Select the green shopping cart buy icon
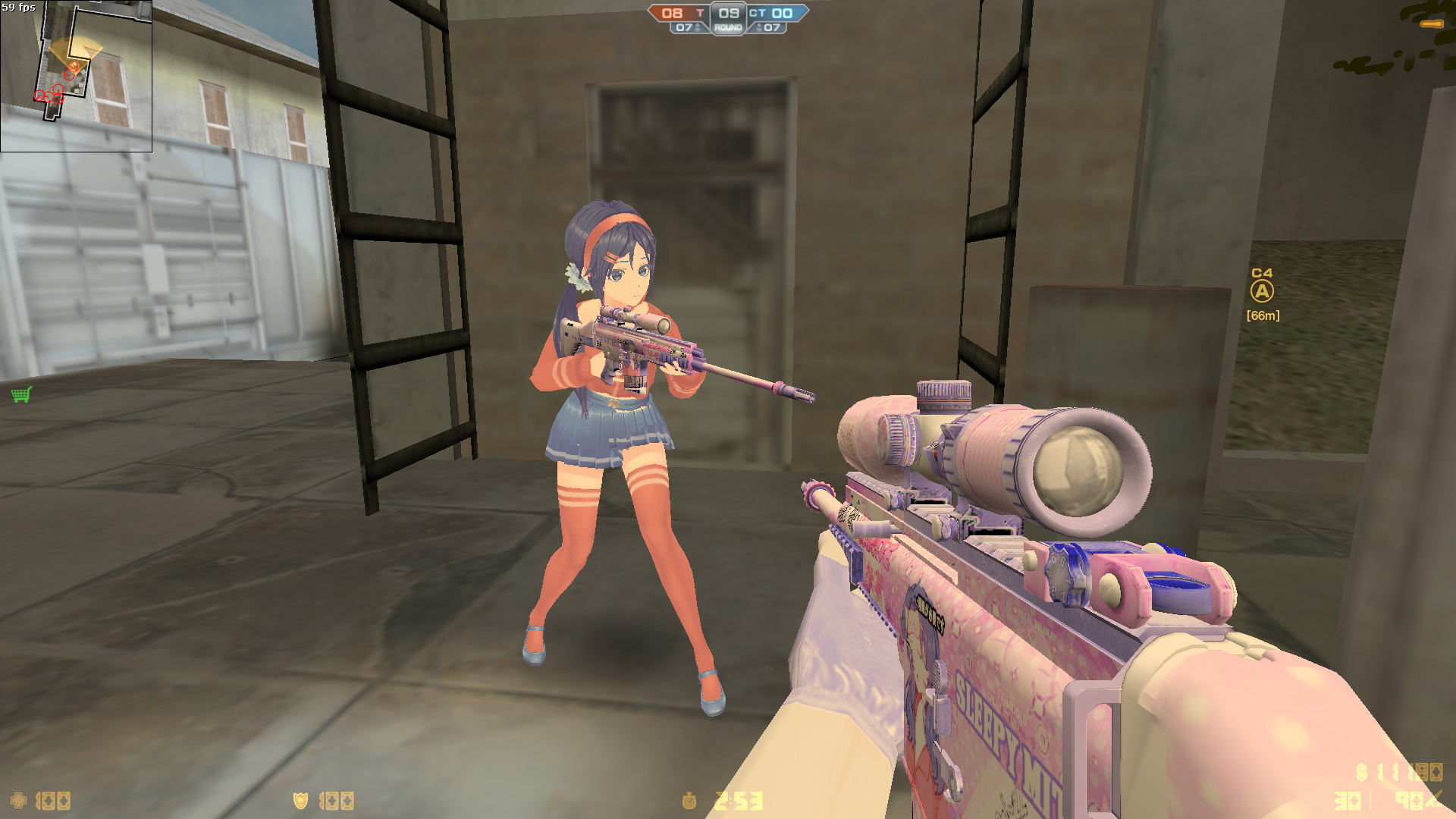 coord(20,395)
